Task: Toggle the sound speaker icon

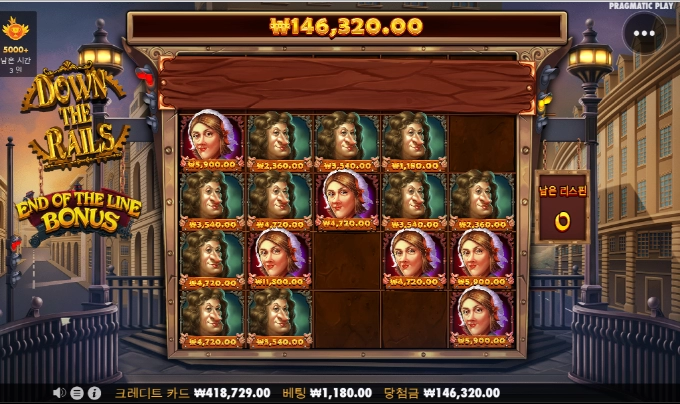Action: tap(60, 393)
